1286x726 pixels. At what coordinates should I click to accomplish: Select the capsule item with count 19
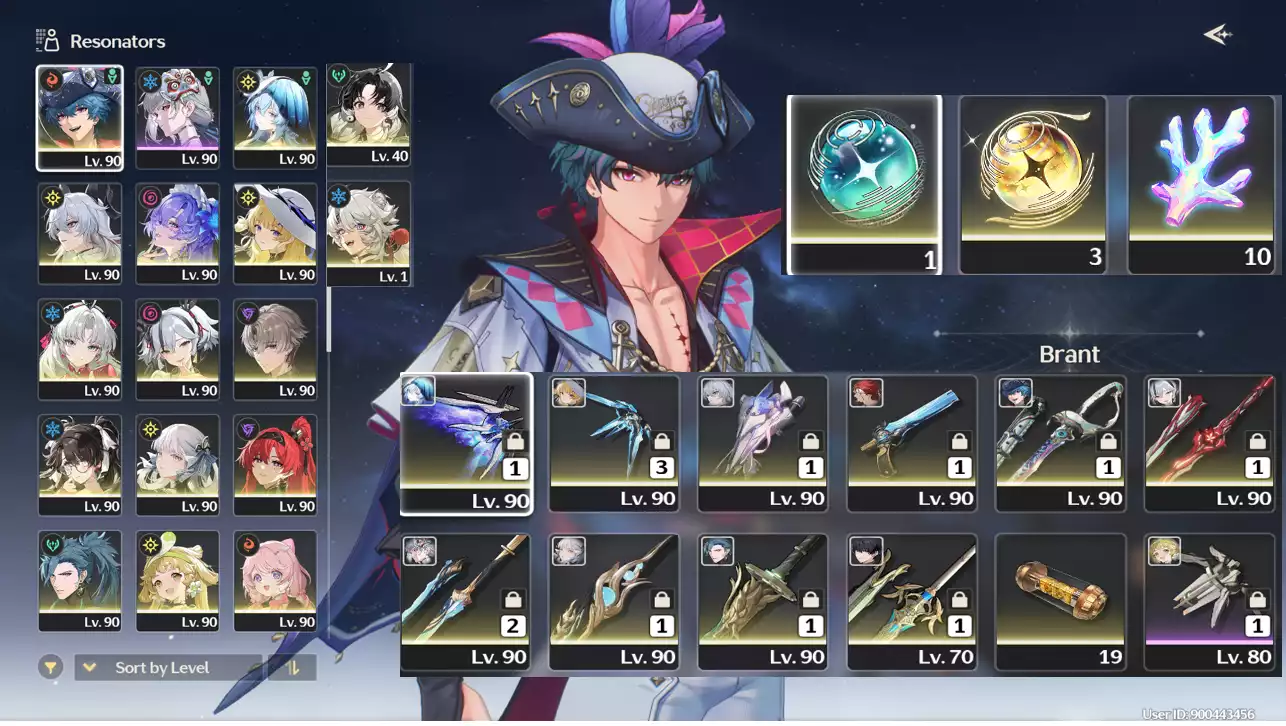pyautogui.click(x=1060, y=601)
